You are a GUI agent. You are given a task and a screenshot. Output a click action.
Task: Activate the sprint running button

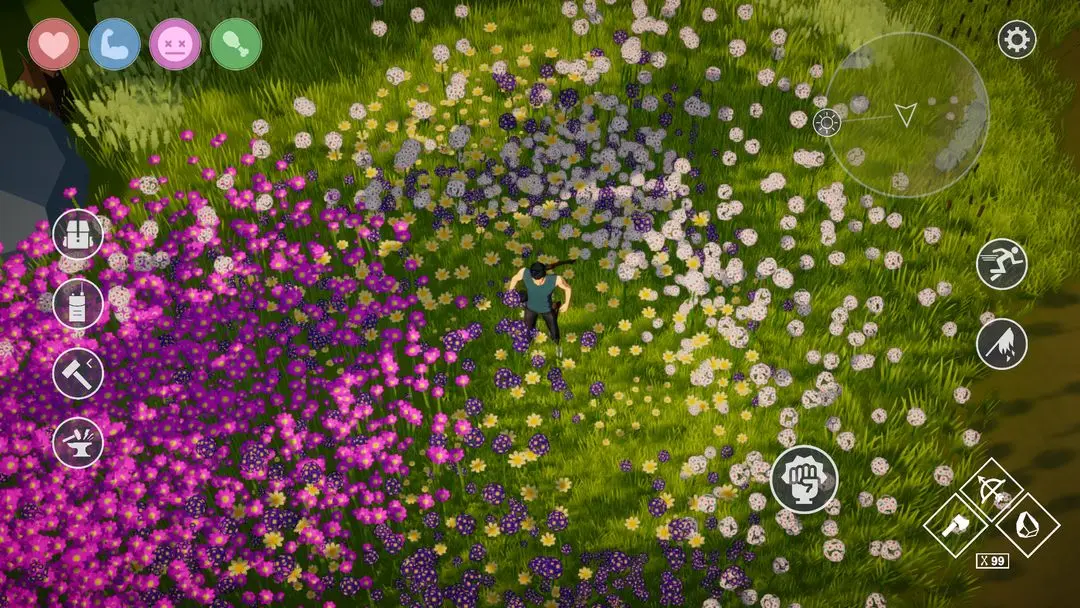coord(1001,265)
